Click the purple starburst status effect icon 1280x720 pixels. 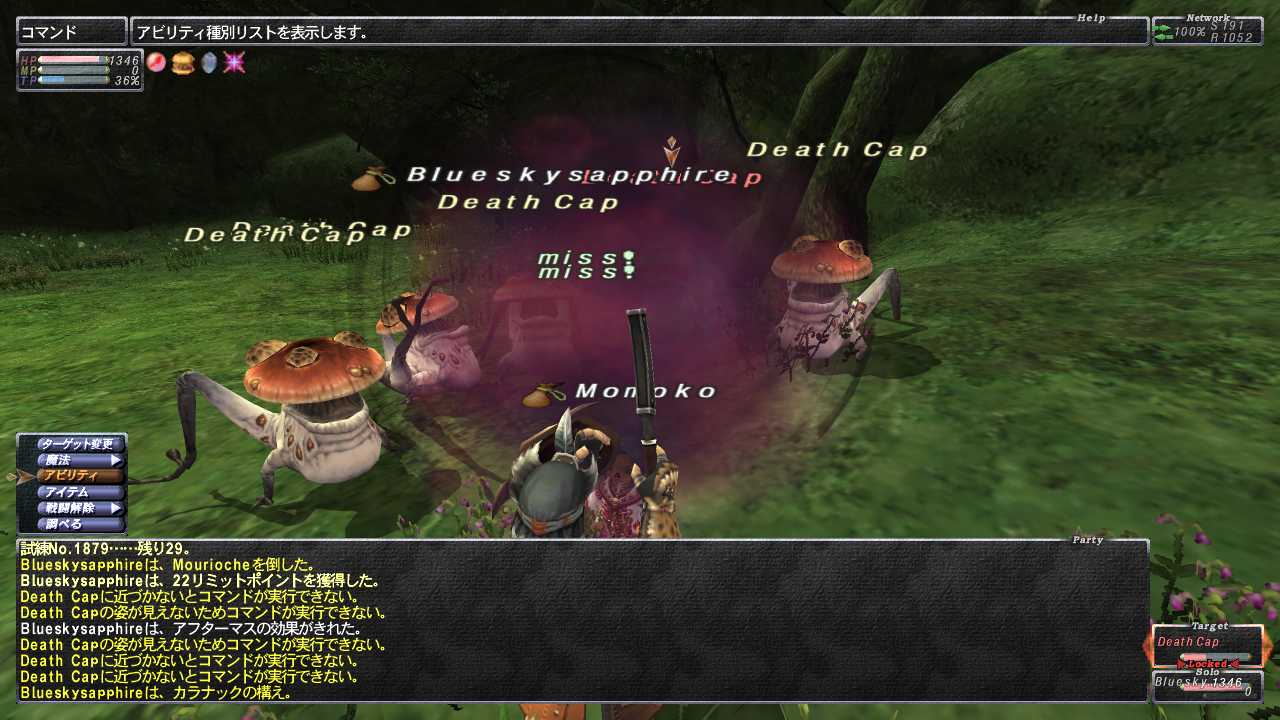[x=234, y=62]
